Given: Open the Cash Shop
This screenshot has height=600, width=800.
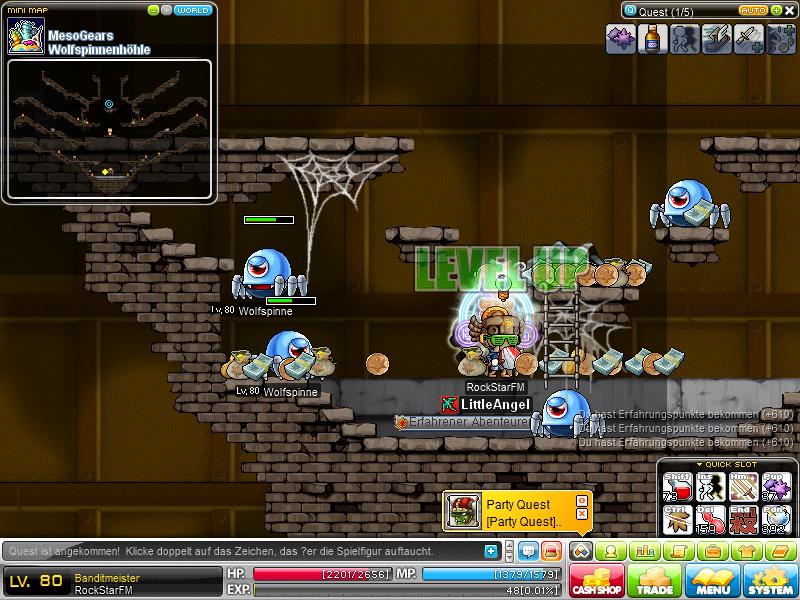Looking at the screenshot, I should [597, 580].
